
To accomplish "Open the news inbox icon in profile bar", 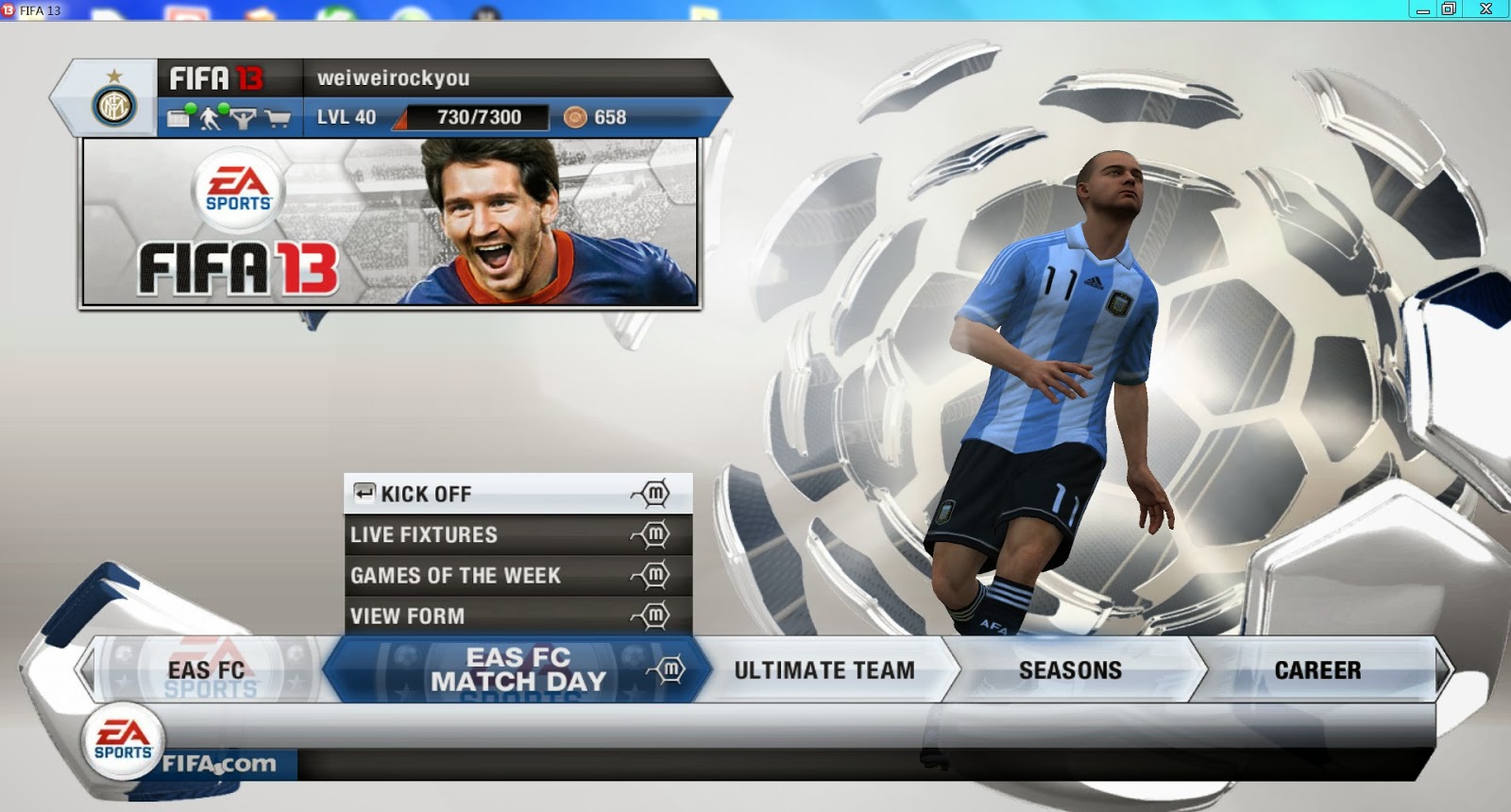I will click(x=178, y=119).
